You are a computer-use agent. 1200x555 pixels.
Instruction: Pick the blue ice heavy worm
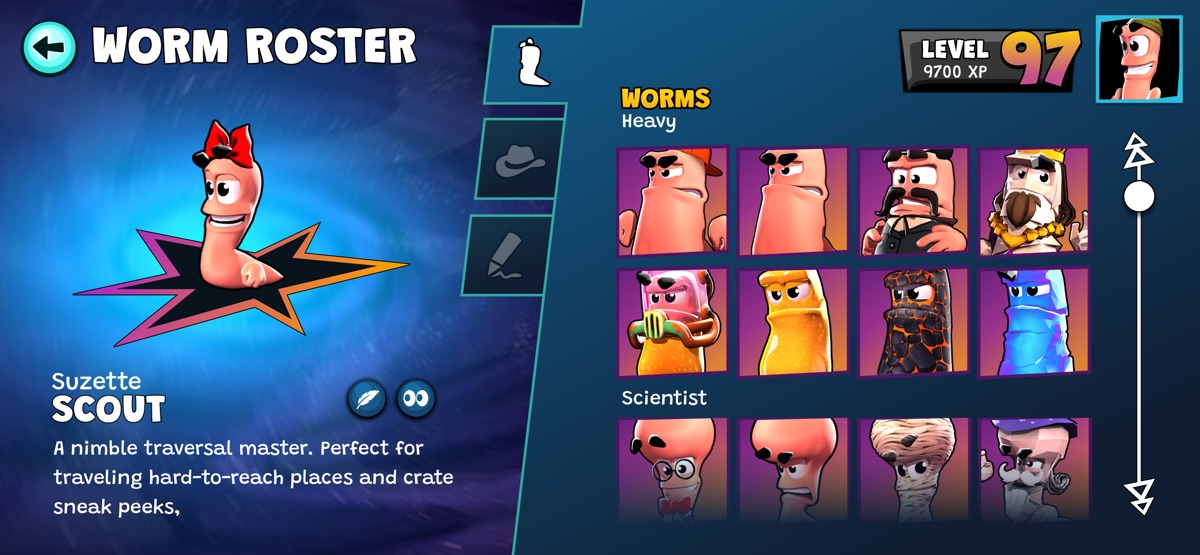[x=1033, y=322]
